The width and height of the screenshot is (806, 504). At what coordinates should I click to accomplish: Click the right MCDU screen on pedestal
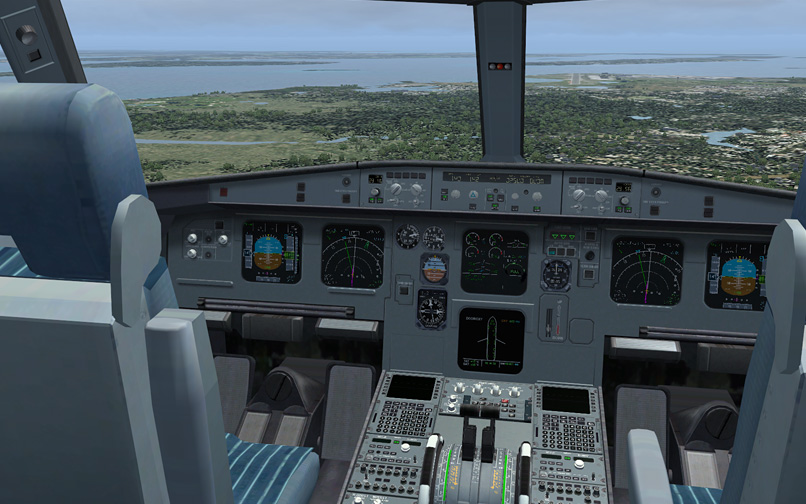tap(566, 399)
